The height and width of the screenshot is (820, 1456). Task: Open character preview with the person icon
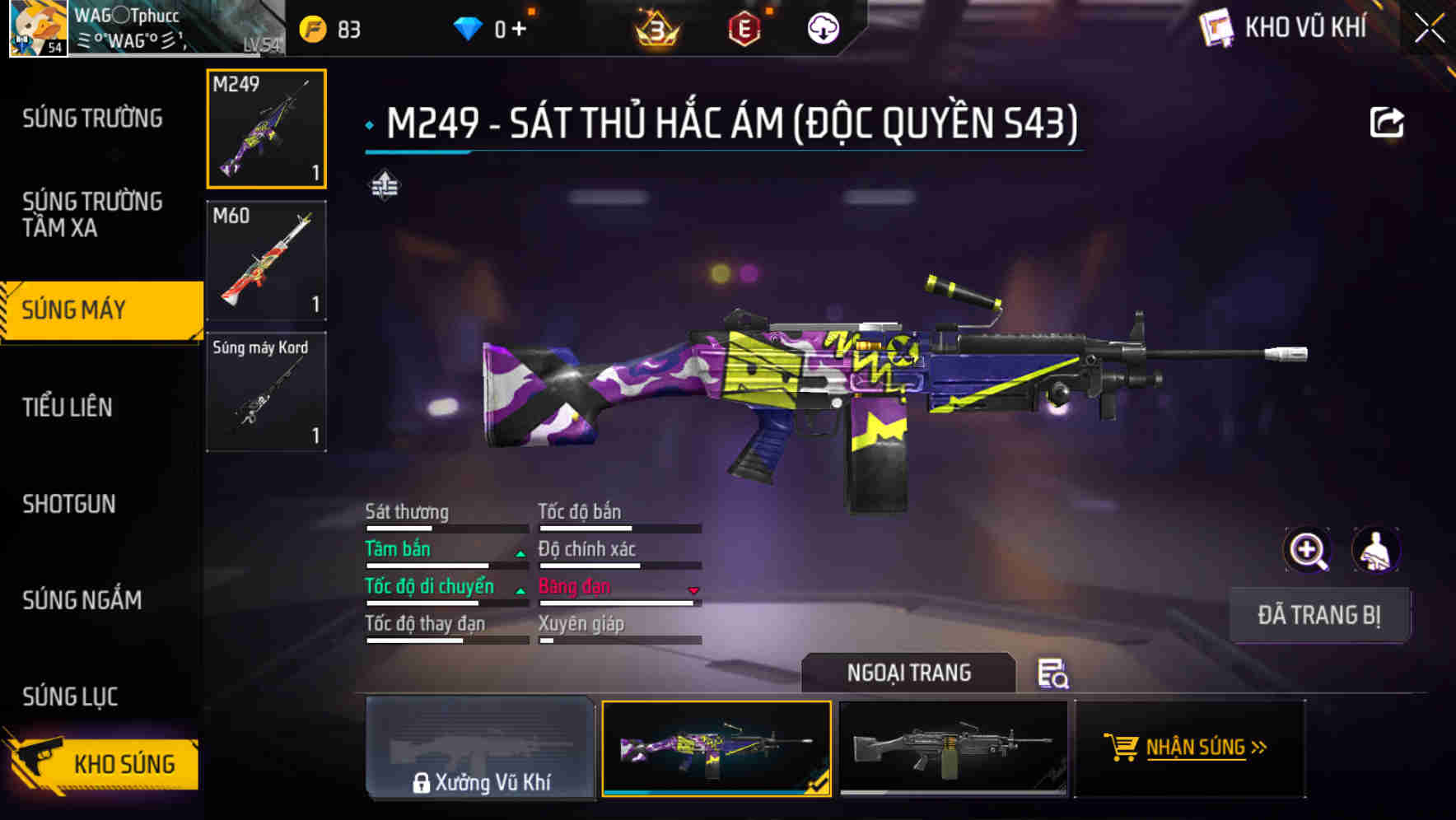tap(1376, 550)
